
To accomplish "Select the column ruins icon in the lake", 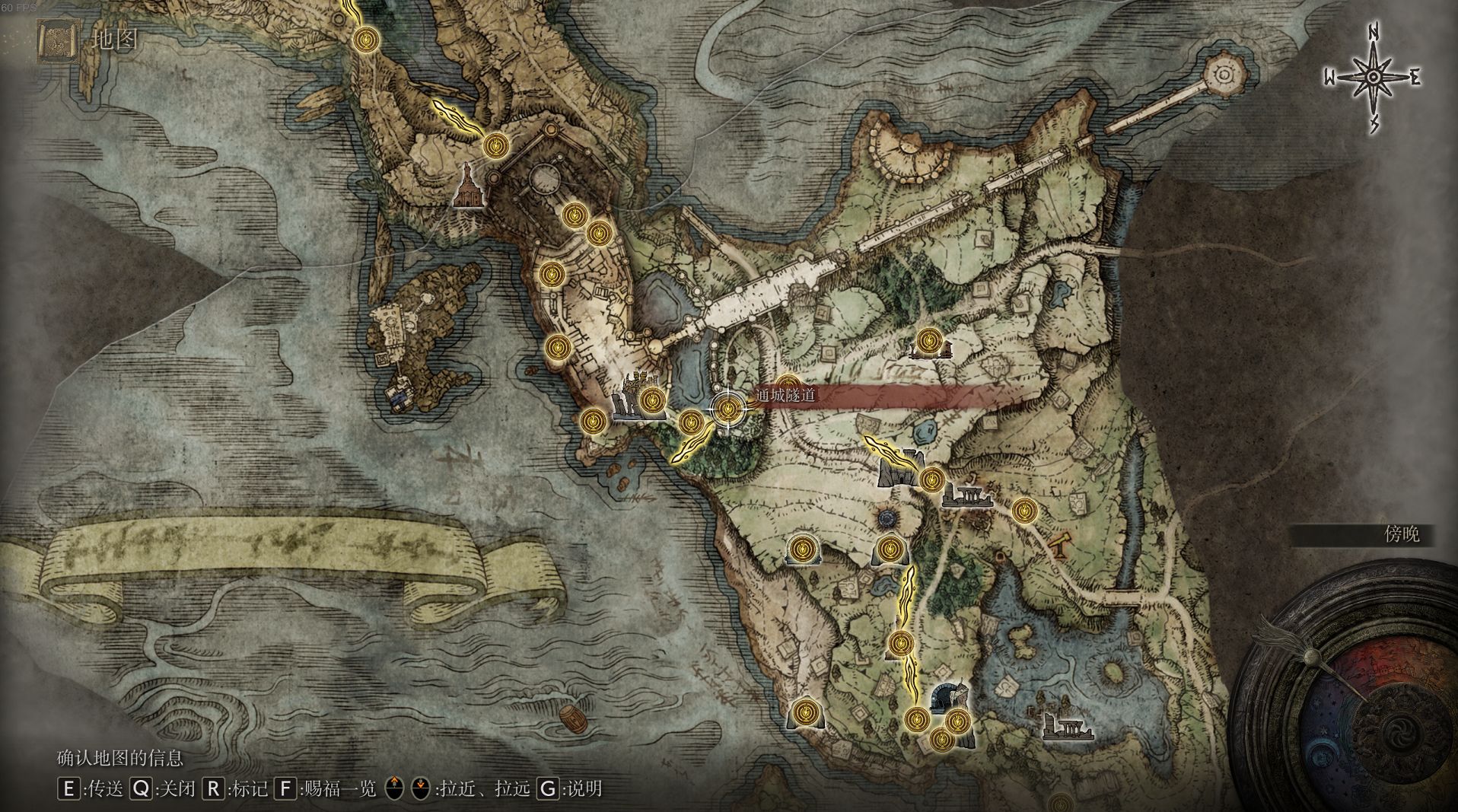I will 1069,728.
